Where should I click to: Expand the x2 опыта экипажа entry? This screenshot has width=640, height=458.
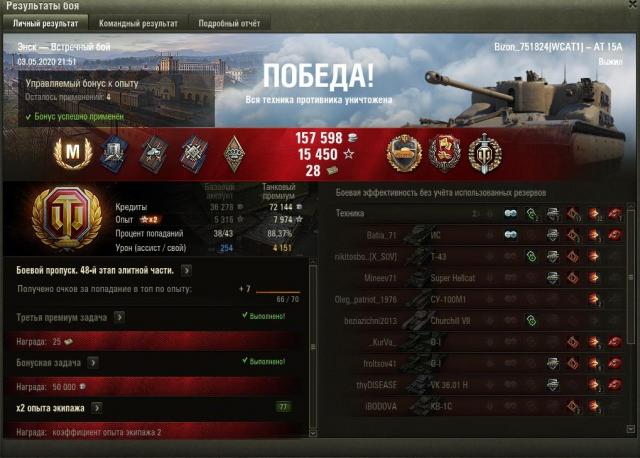[x=97, y=408]
